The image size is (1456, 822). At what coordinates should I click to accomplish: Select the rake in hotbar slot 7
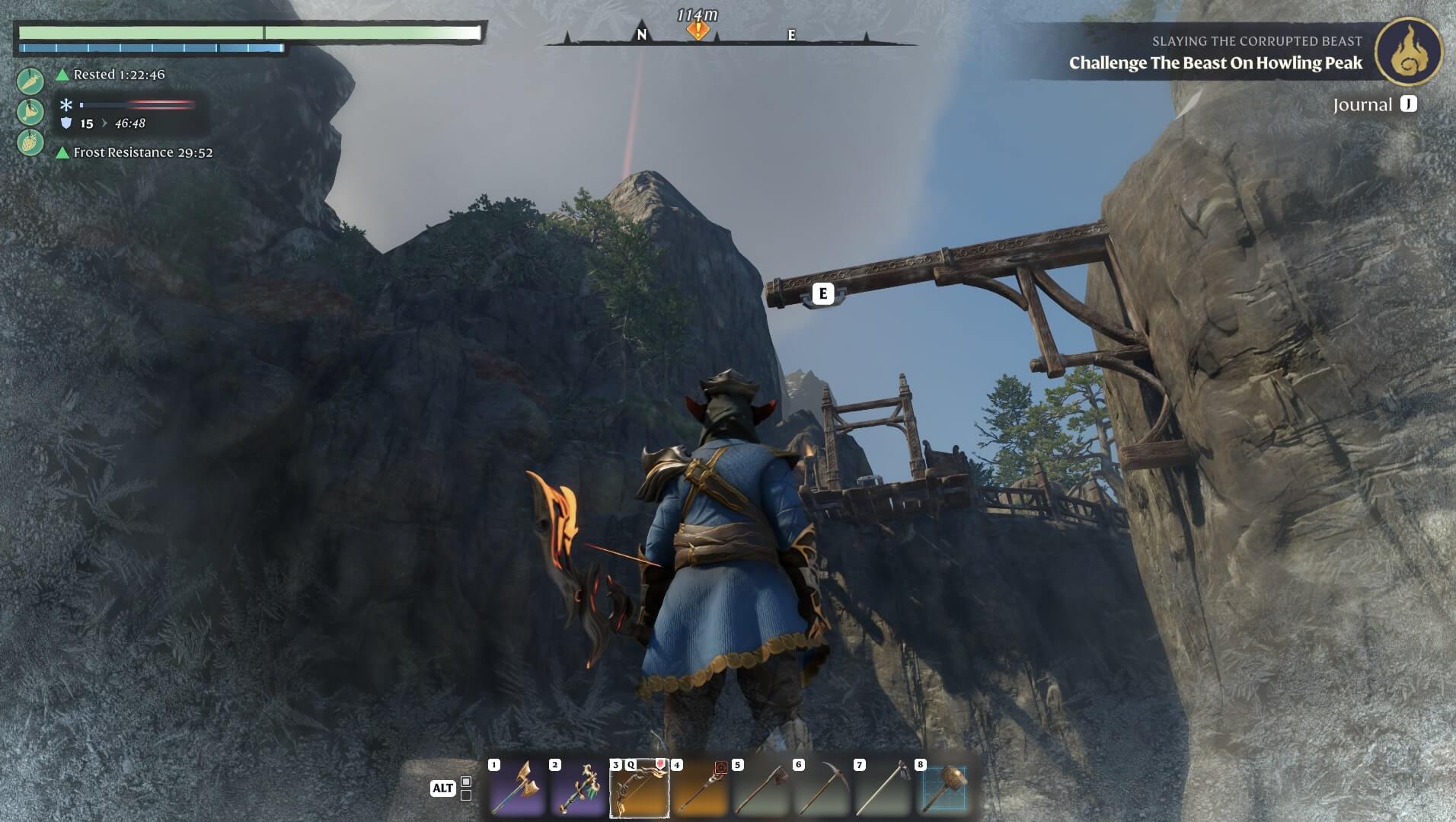coord(883,788)
